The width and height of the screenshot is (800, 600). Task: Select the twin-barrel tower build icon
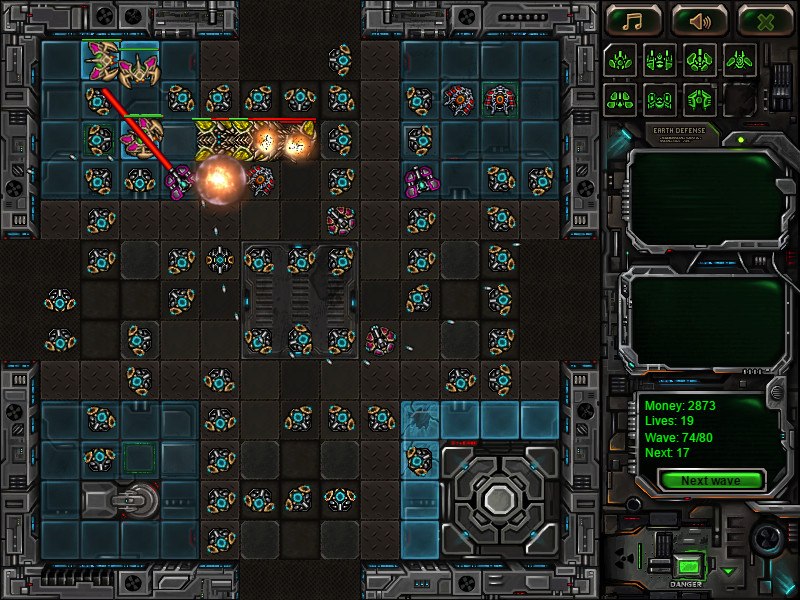click(660, 59)
